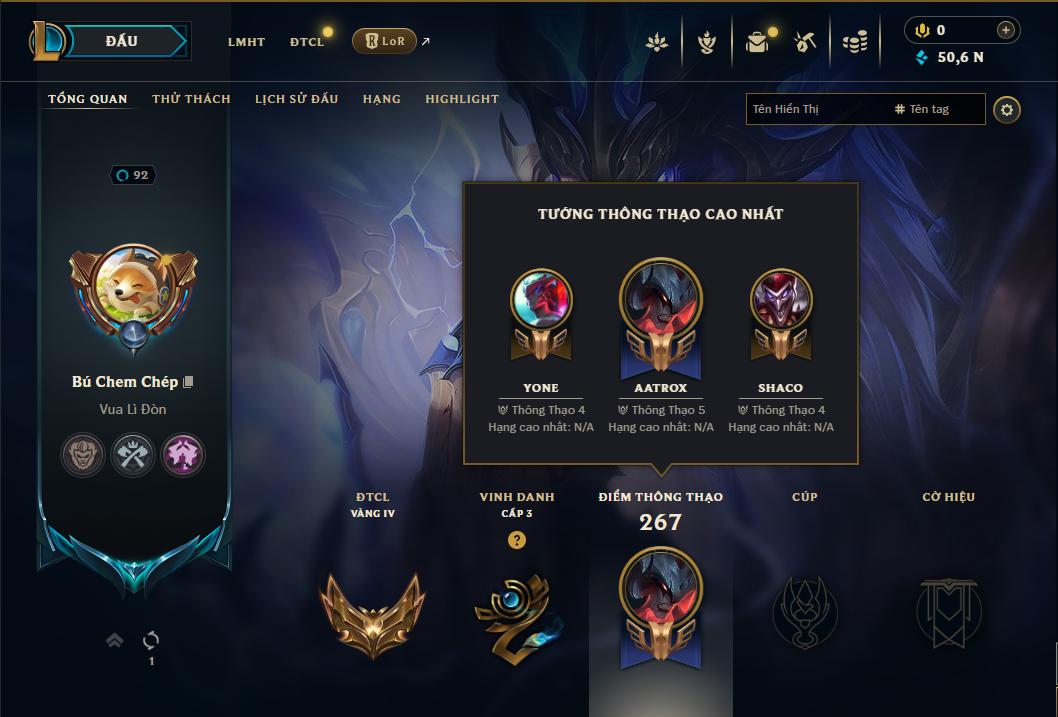This screenshot has height=717, width=1058.
Task: Add RP with the plus button
Action: 1006,30
